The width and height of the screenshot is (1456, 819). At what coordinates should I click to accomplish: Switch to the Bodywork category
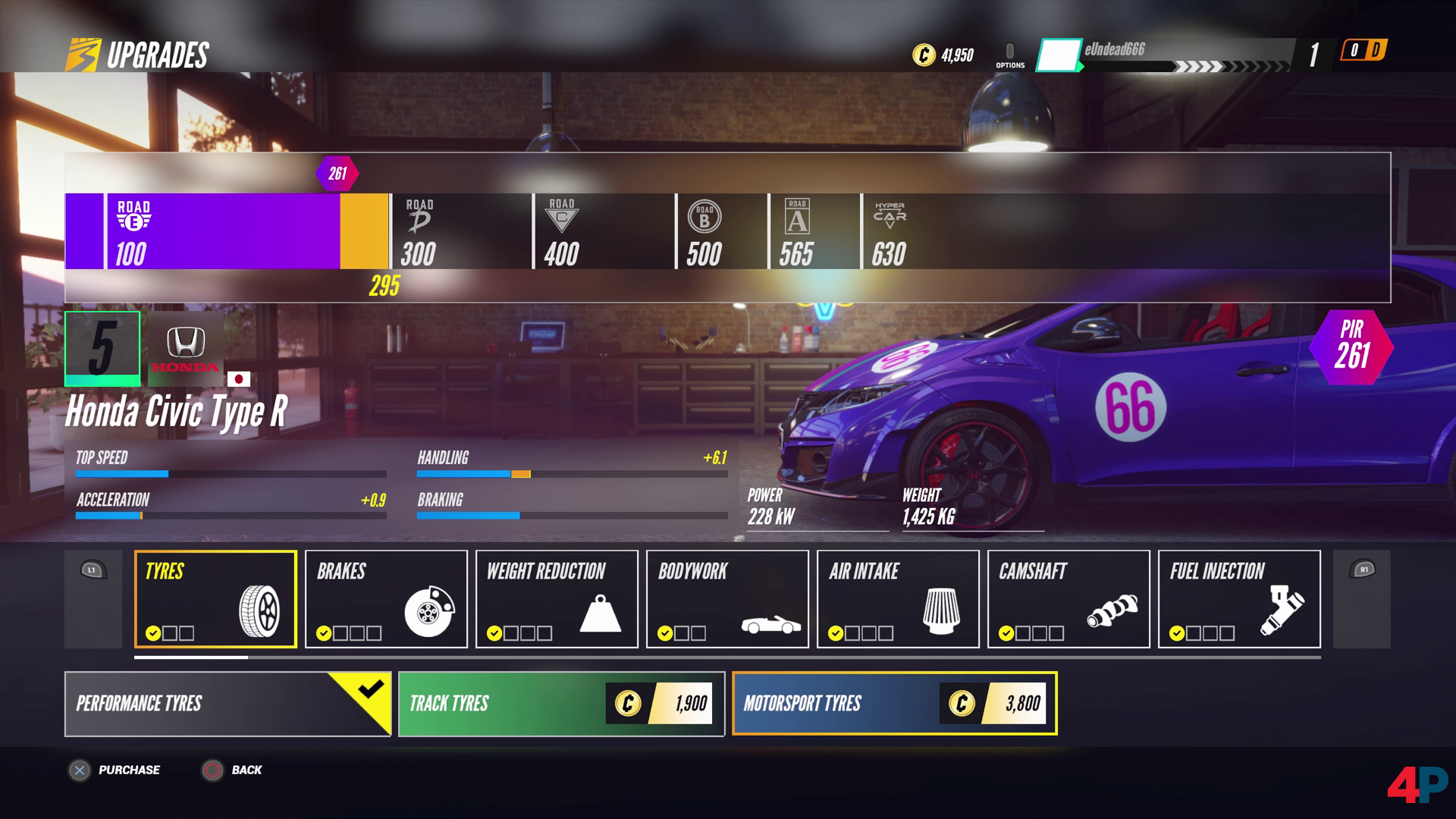click(727, 599)
